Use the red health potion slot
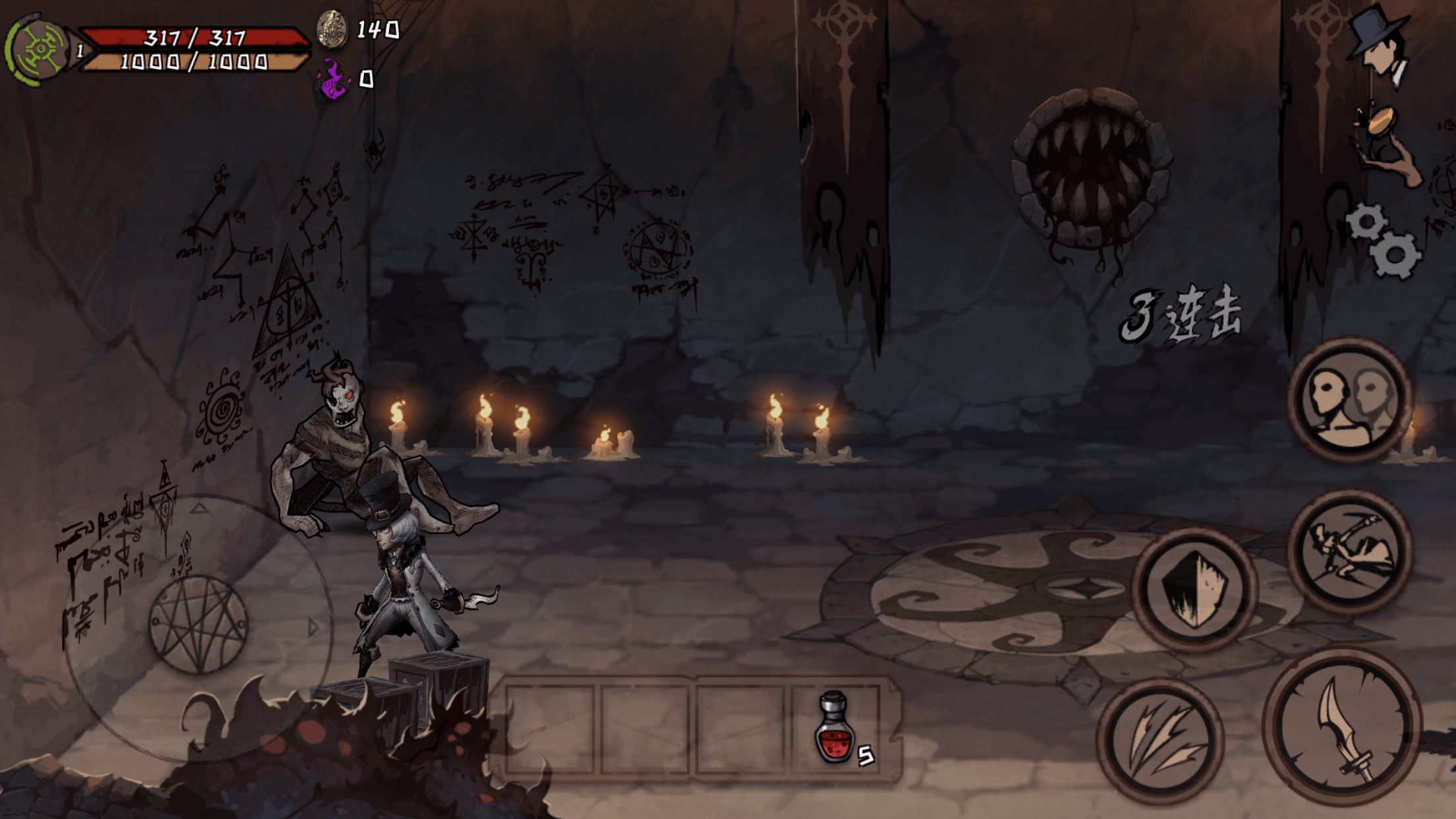 click(x=836, y=728)
